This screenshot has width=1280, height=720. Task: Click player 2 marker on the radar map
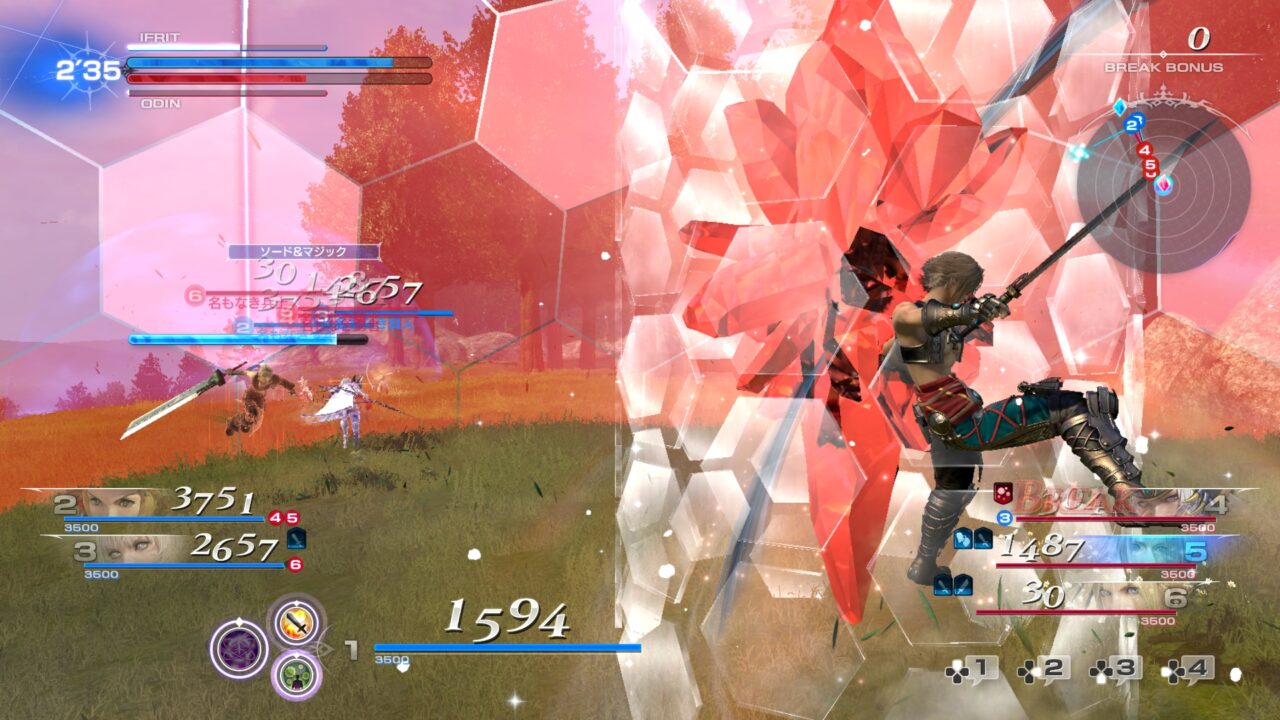click(1133, 125)
